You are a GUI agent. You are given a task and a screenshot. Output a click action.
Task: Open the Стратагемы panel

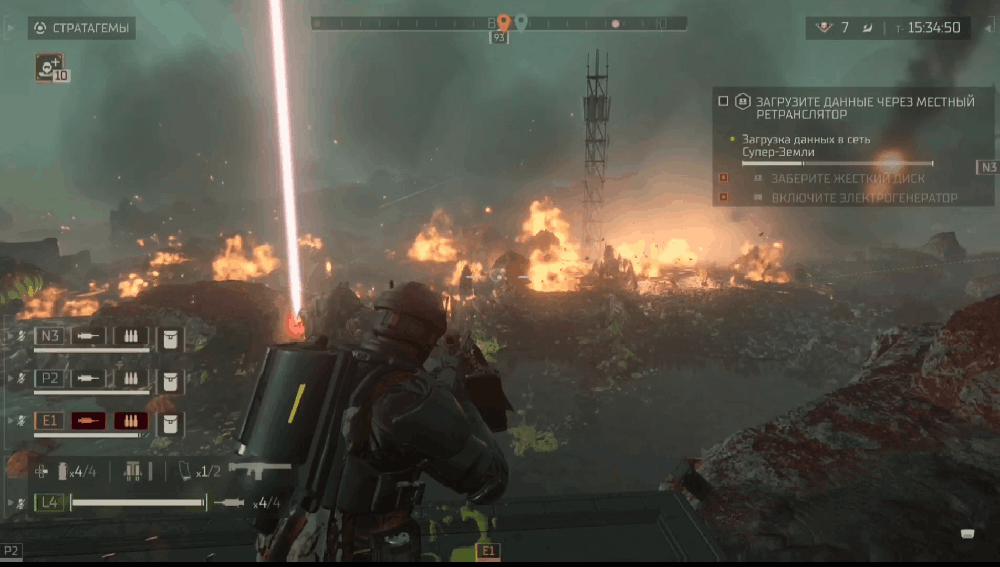pos(81,28)
